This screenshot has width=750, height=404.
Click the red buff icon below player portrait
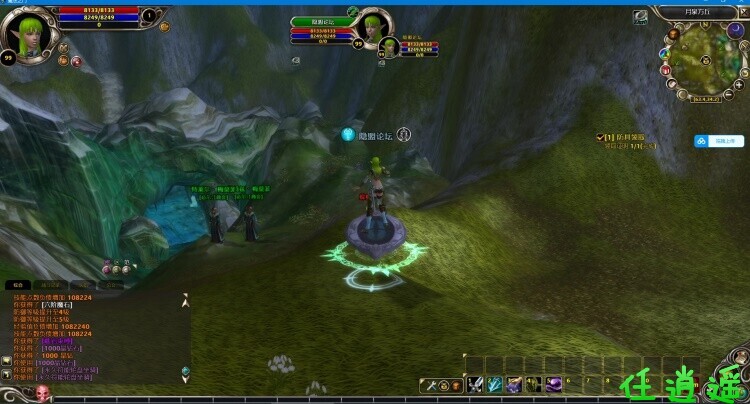coord(75,61)
